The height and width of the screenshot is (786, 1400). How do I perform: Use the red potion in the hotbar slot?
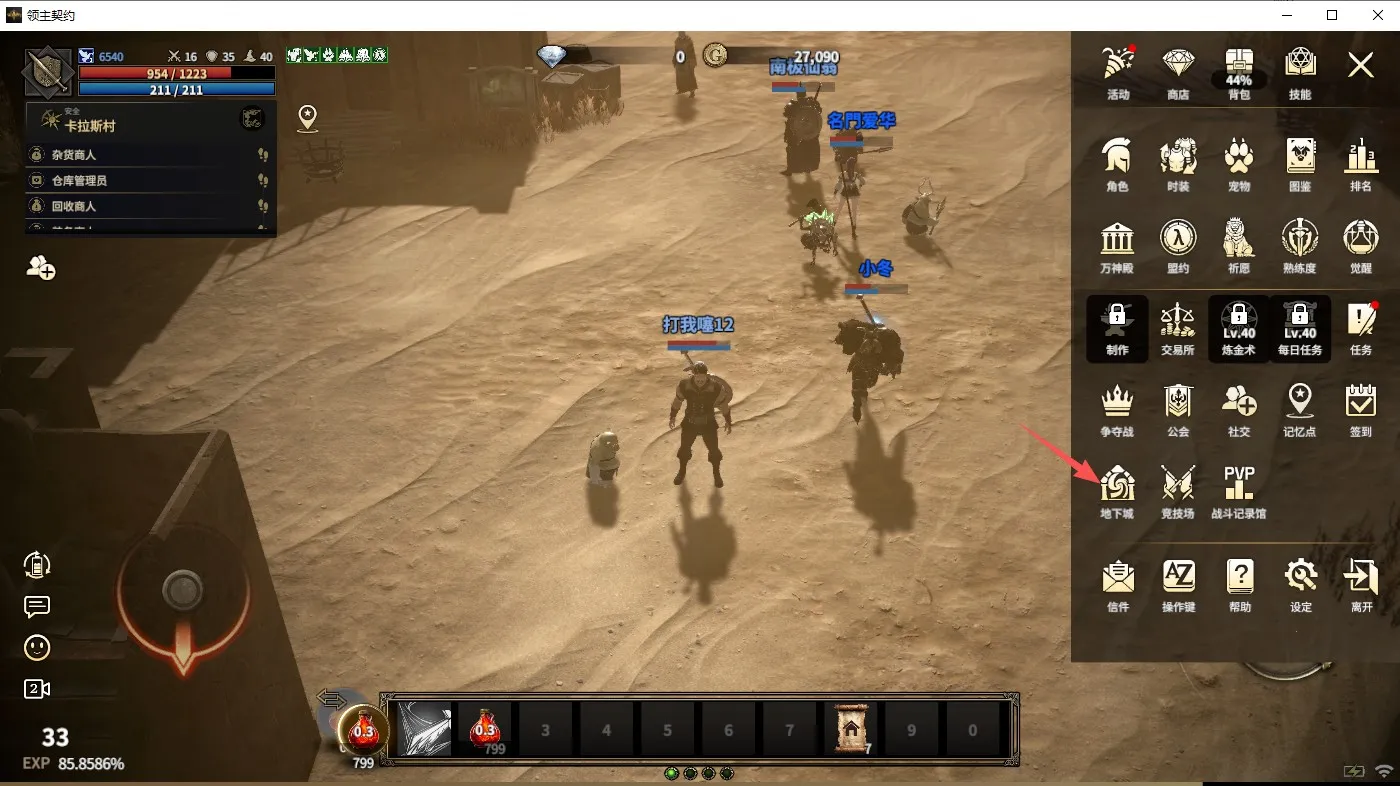pyautogui.click(x=486, y=727)
